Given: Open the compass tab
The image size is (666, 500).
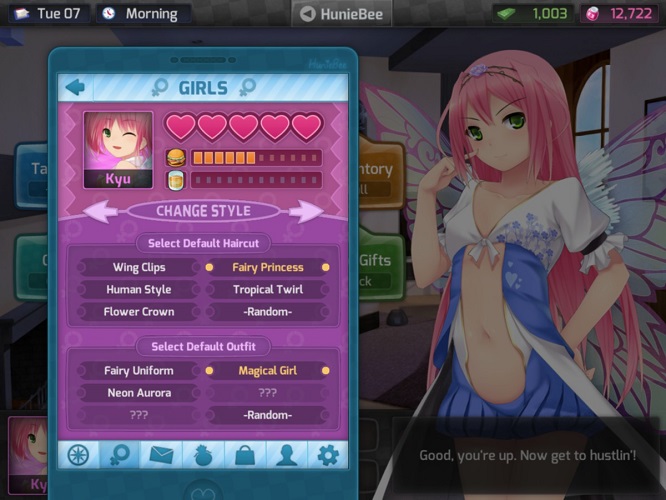Looking at the screenshot, I should 77,455.
